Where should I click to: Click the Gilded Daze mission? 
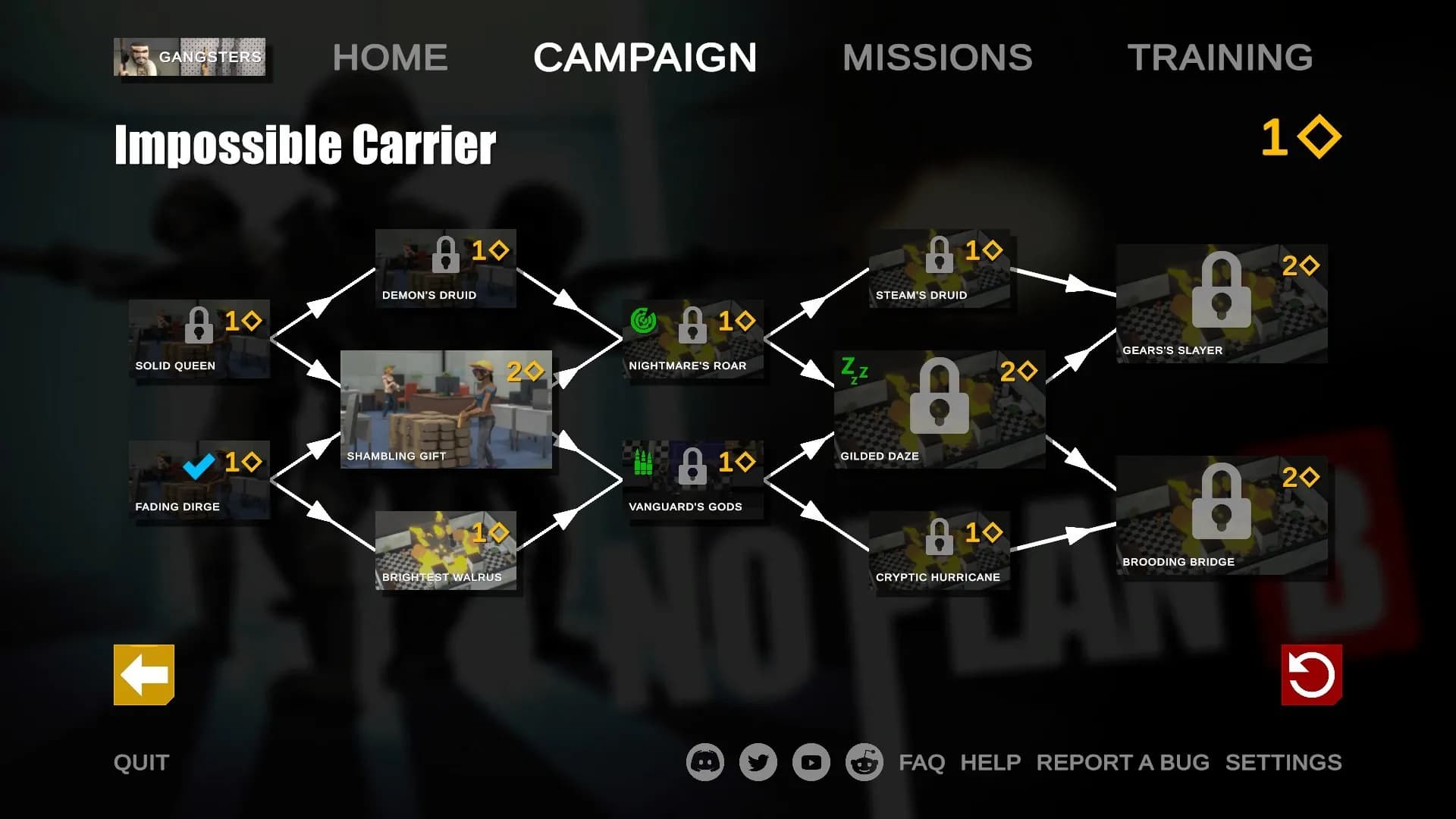(939, 409)
